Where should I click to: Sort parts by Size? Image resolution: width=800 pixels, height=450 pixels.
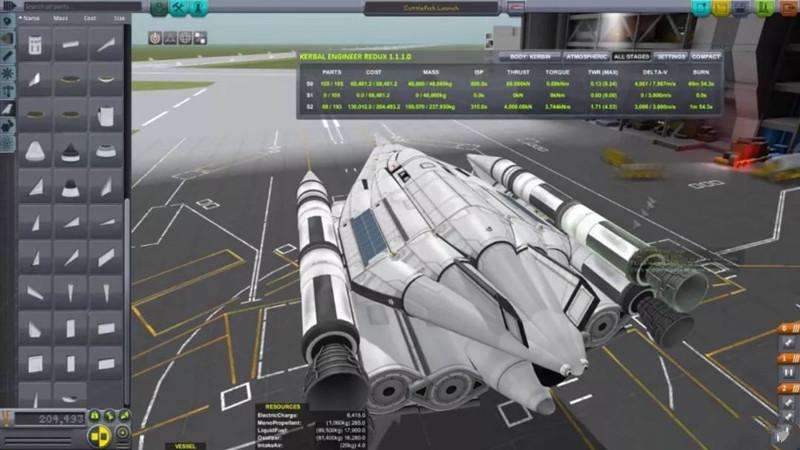(119, 18)
